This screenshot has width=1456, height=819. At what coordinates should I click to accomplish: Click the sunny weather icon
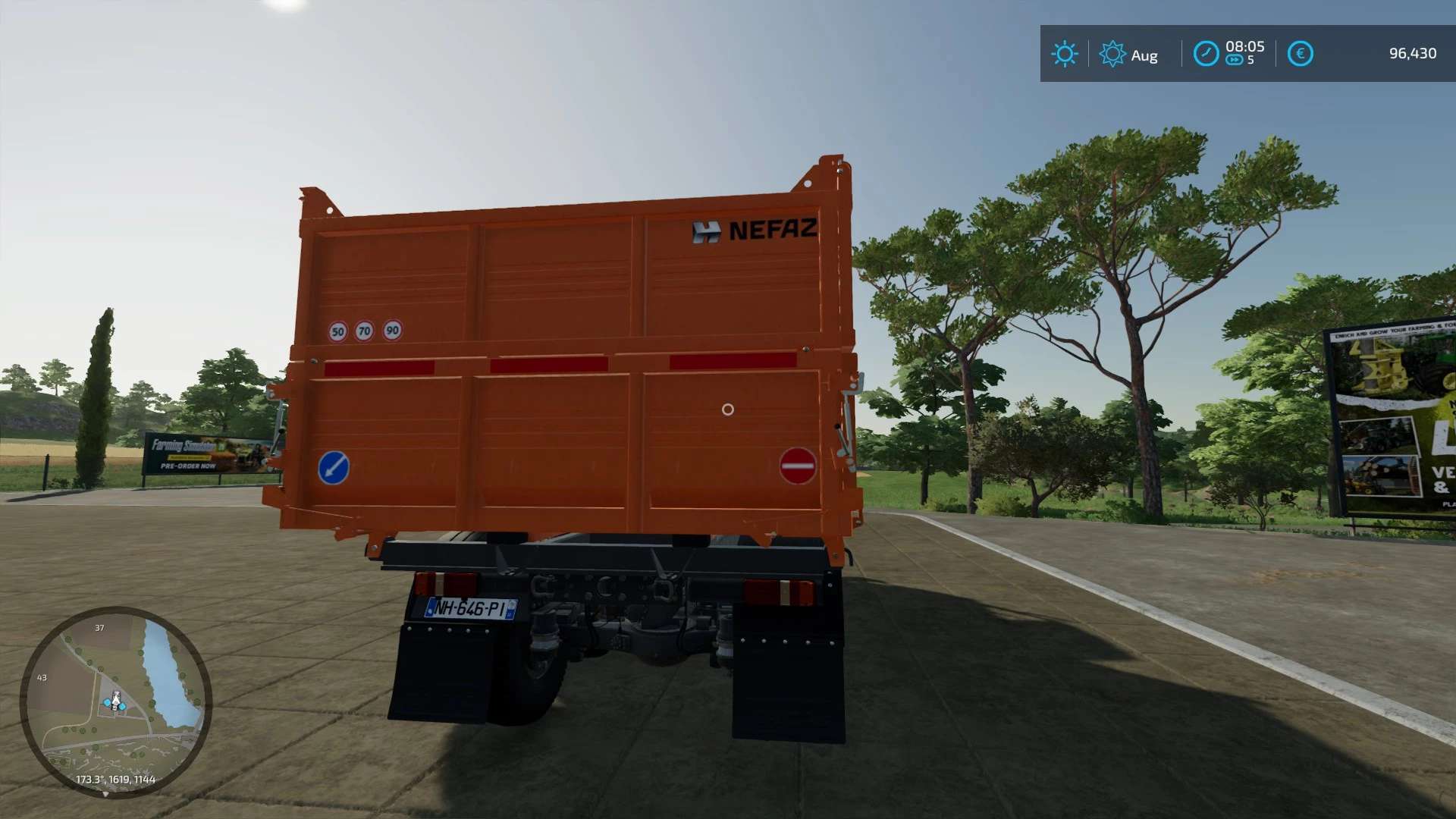pos(1064,54)
